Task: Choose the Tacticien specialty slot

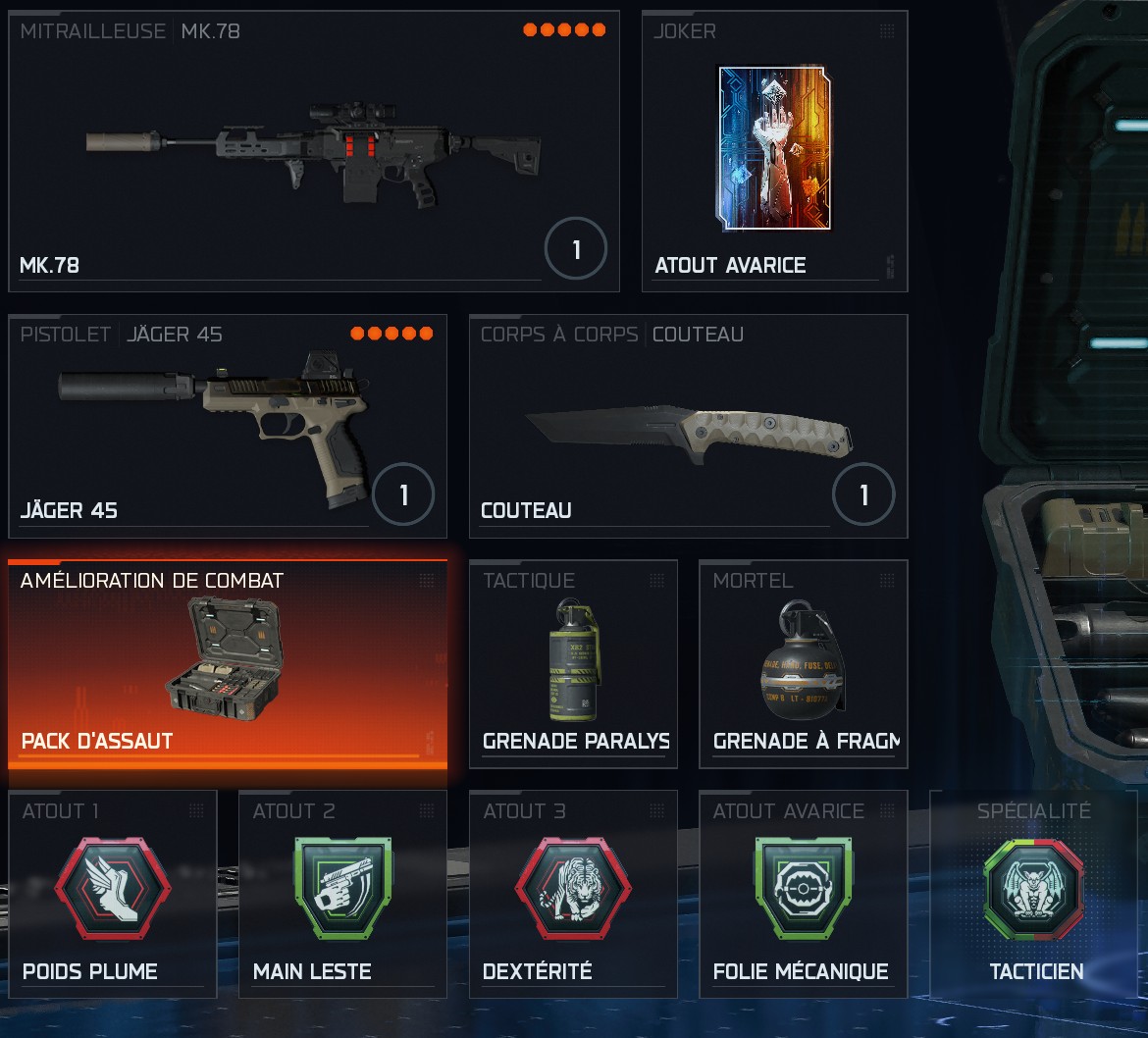Action: click(x=1034, y=894)
